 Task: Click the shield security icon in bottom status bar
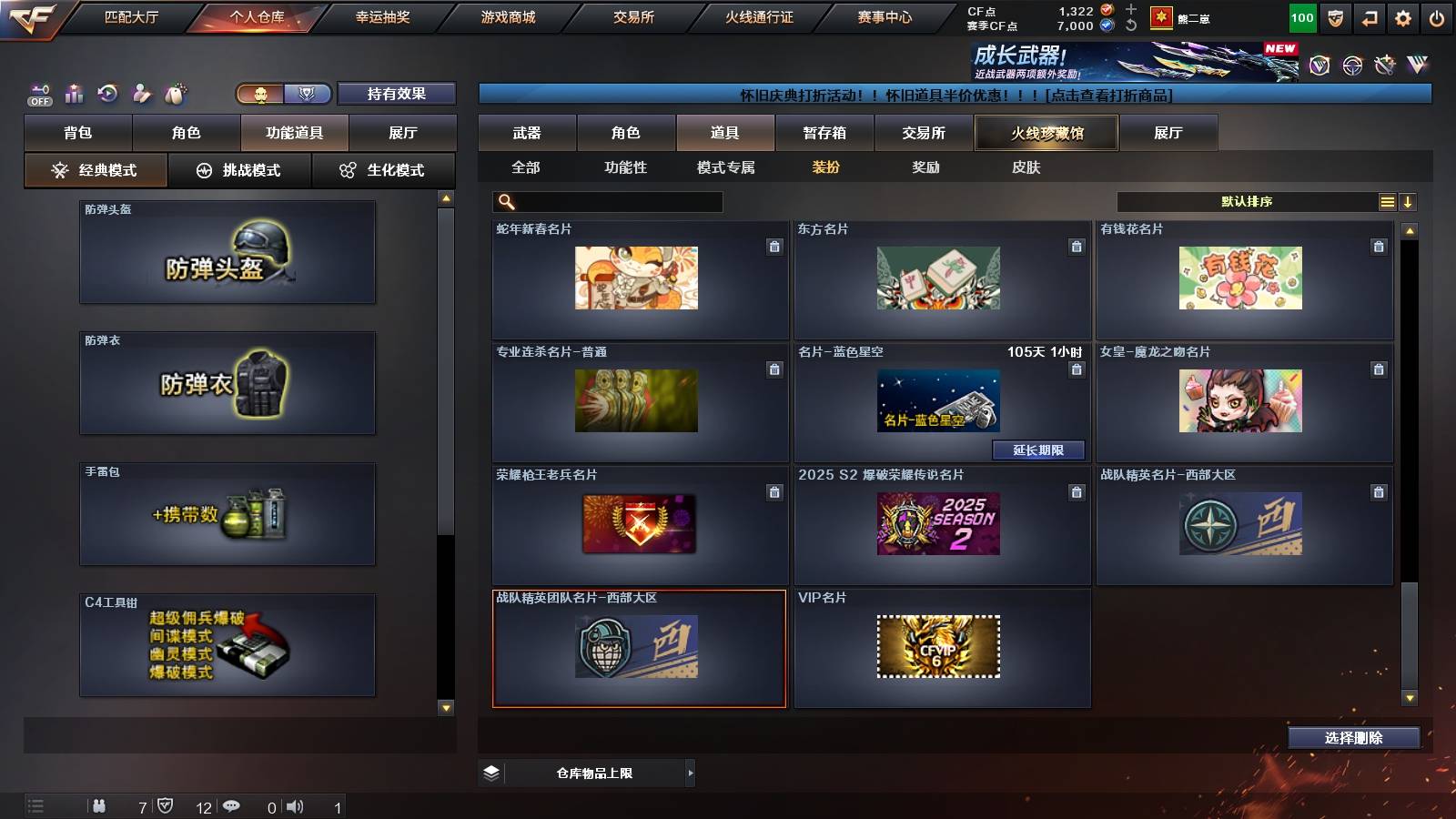(166, 804)
